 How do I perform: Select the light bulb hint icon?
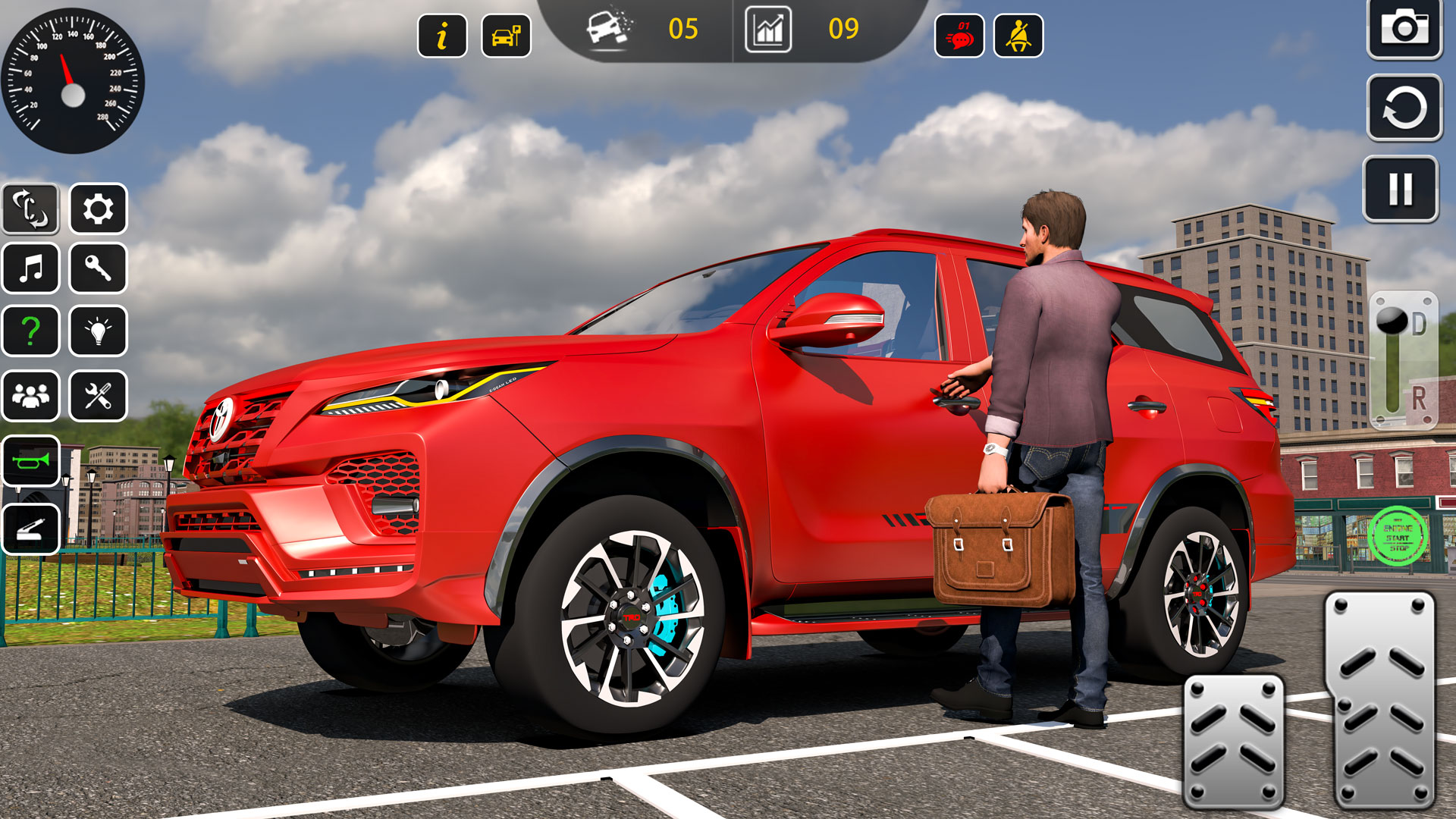click(x=99, y=331)
